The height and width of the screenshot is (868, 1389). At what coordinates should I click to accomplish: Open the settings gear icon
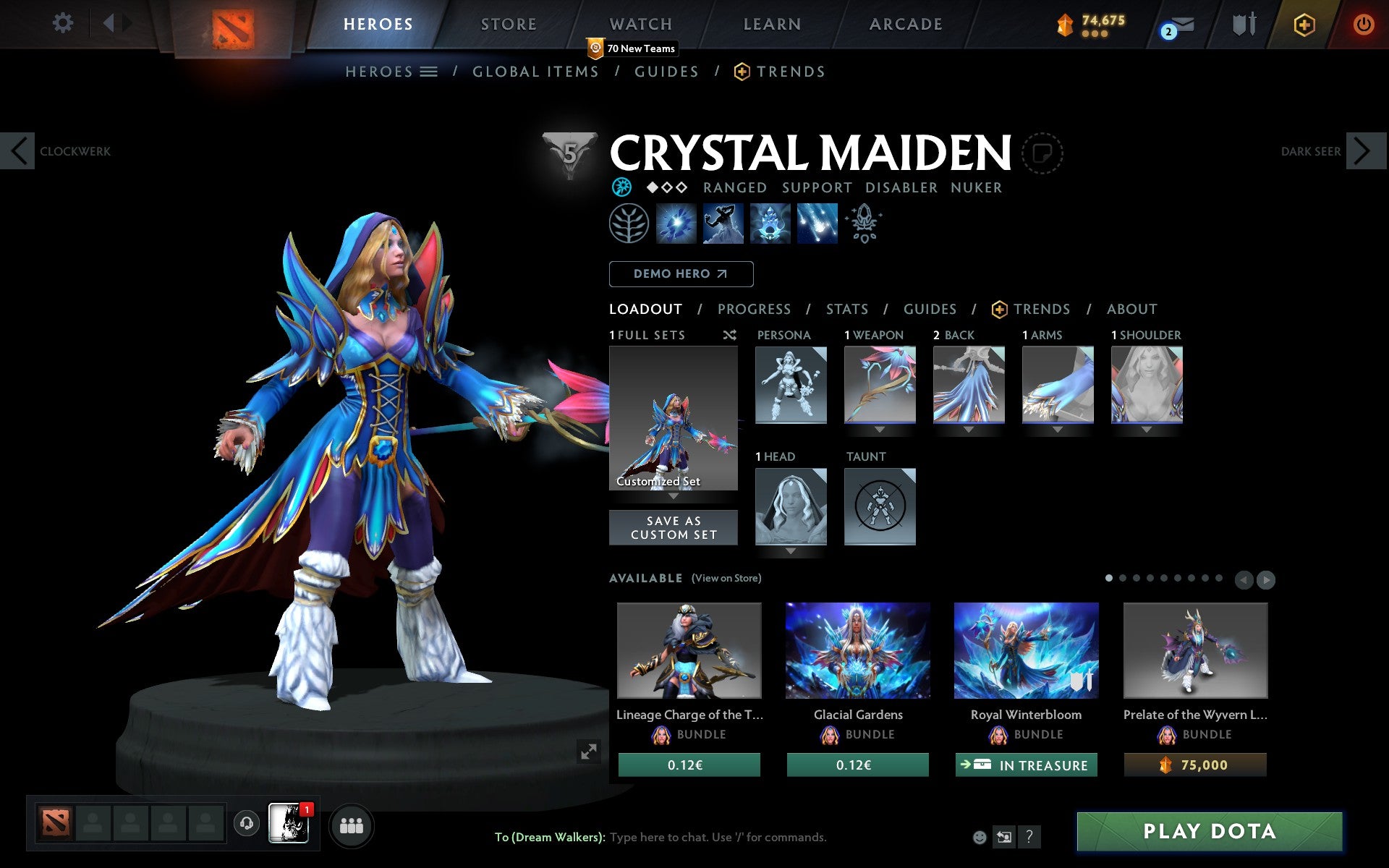tap(64, 23)
